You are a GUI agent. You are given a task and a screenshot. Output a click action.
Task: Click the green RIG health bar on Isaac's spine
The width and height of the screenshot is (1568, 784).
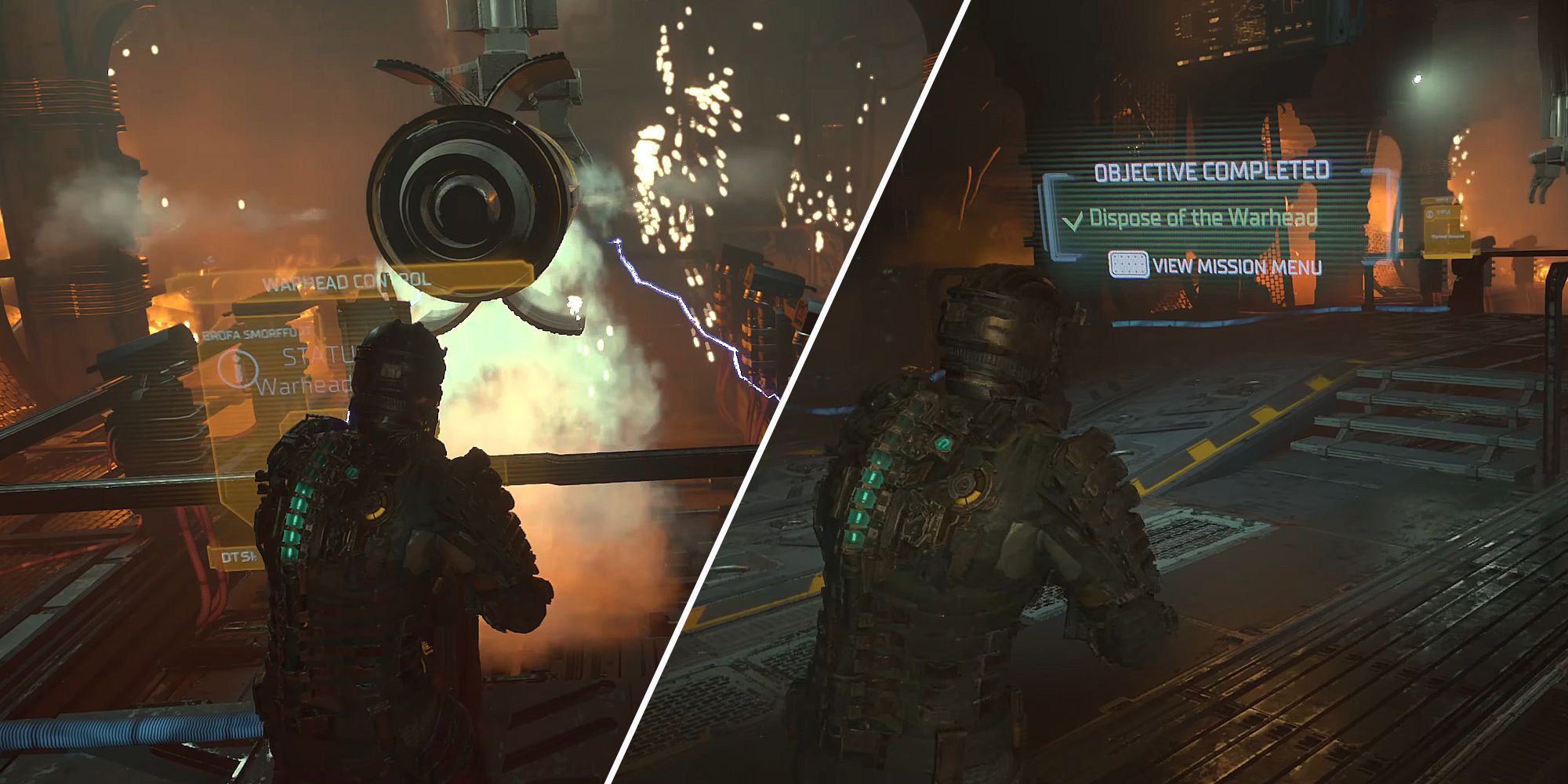[x=298, y=517]
